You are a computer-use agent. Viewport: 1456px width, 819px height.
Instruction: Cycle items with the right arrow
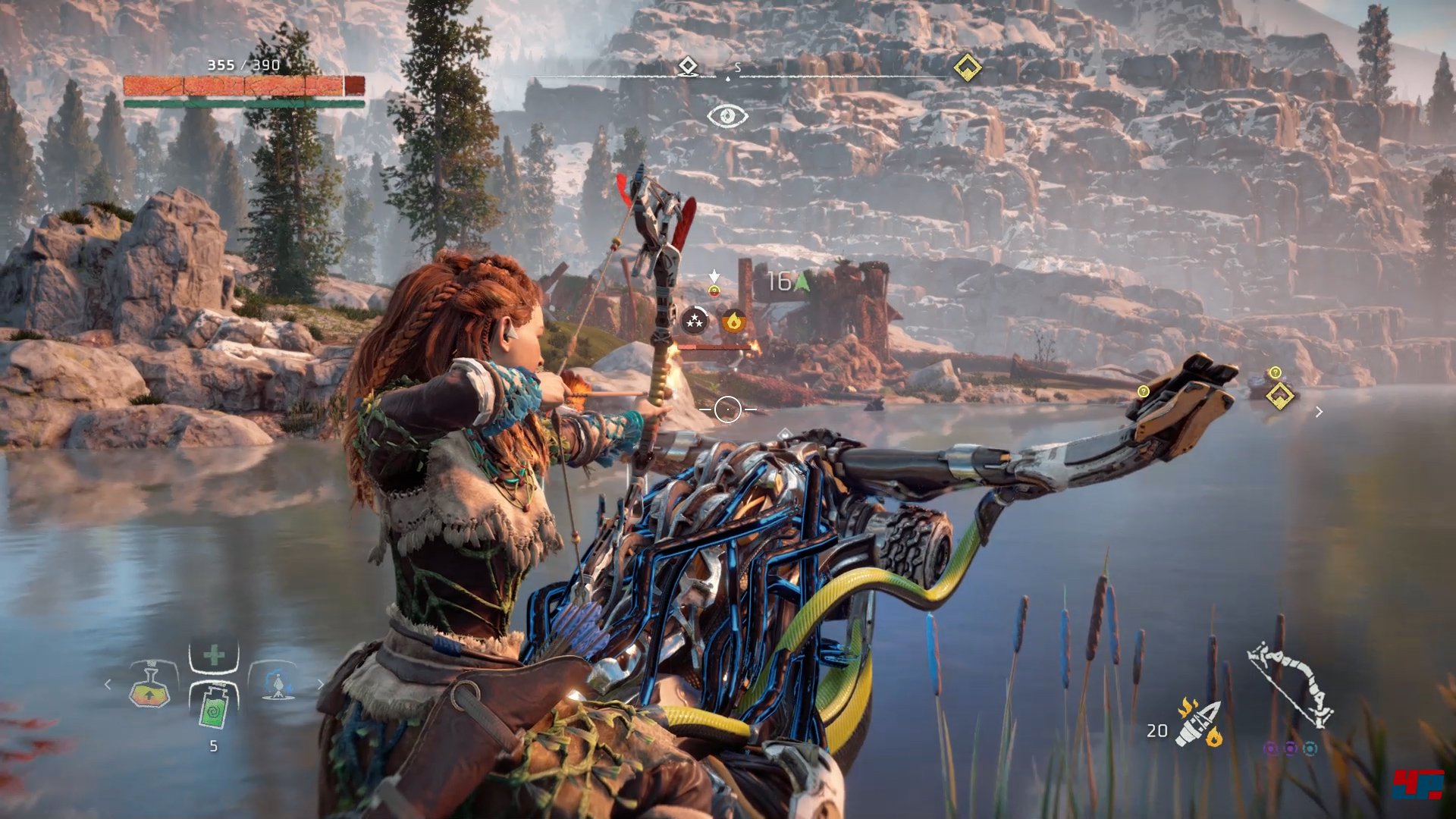(x=320, y=685)
